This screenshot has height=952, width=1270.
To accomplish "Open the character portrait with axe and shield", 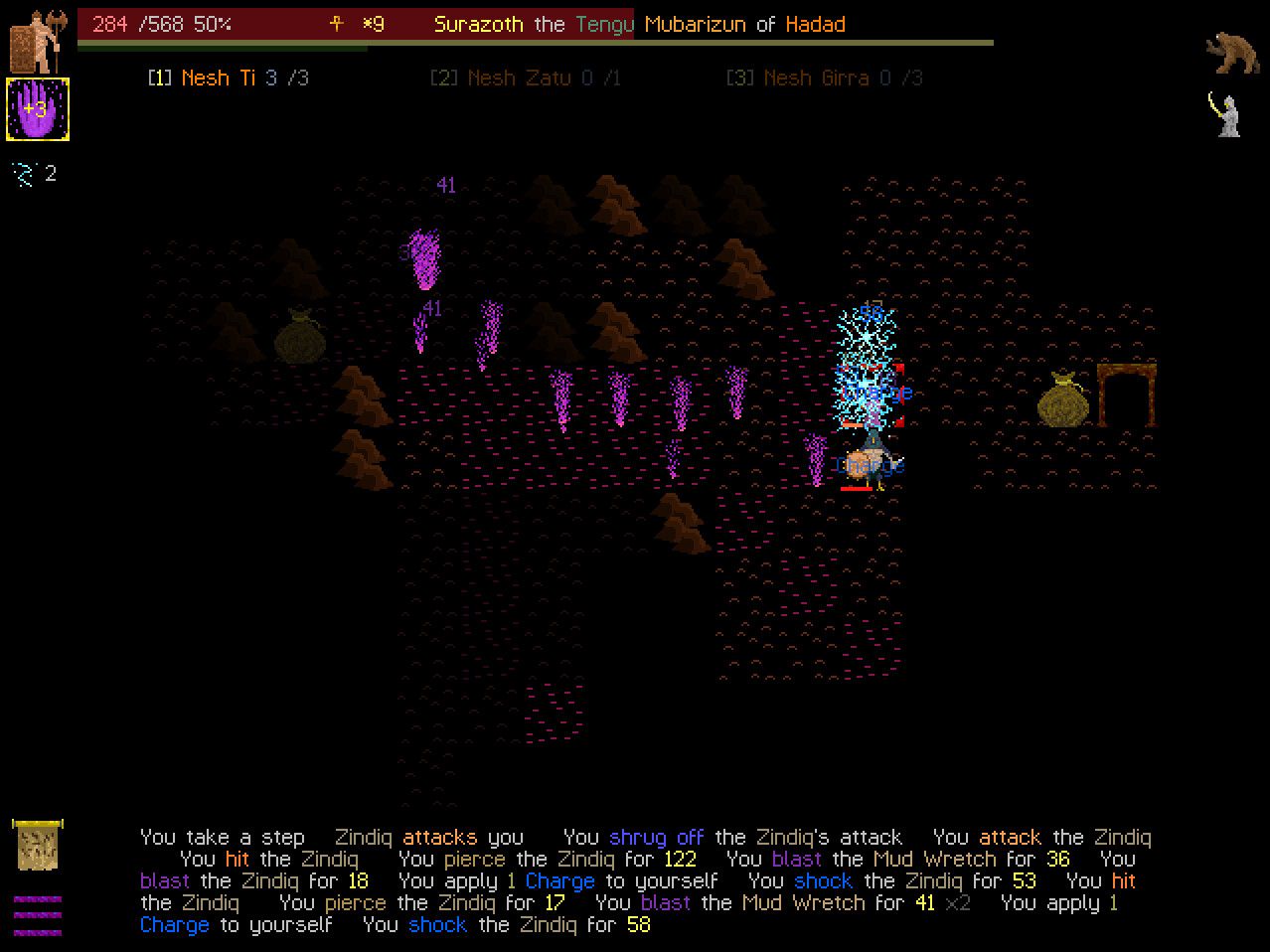I will pos(38,42).
